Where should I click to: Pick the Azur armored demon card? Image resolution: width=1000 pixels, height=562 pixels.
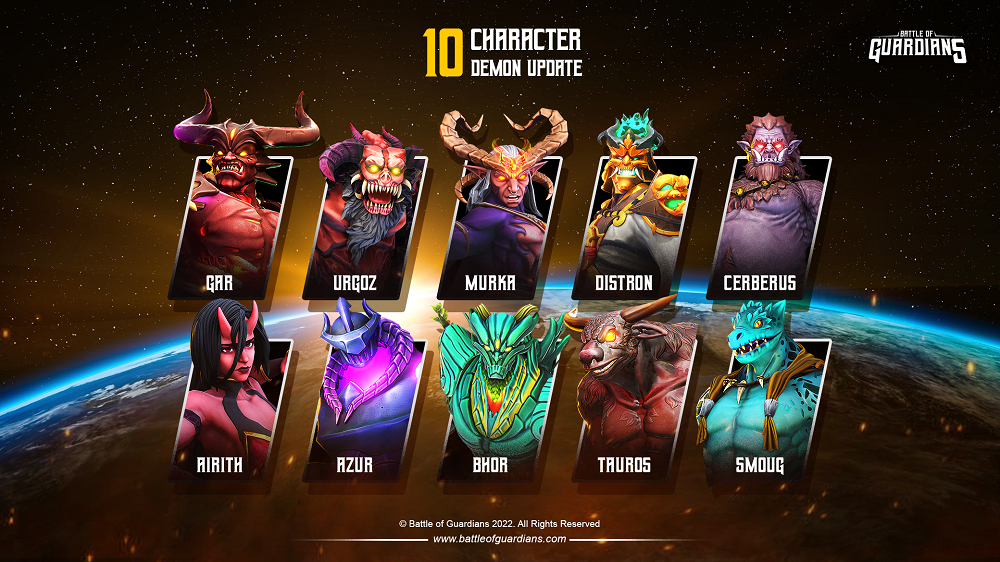(367, 400)
